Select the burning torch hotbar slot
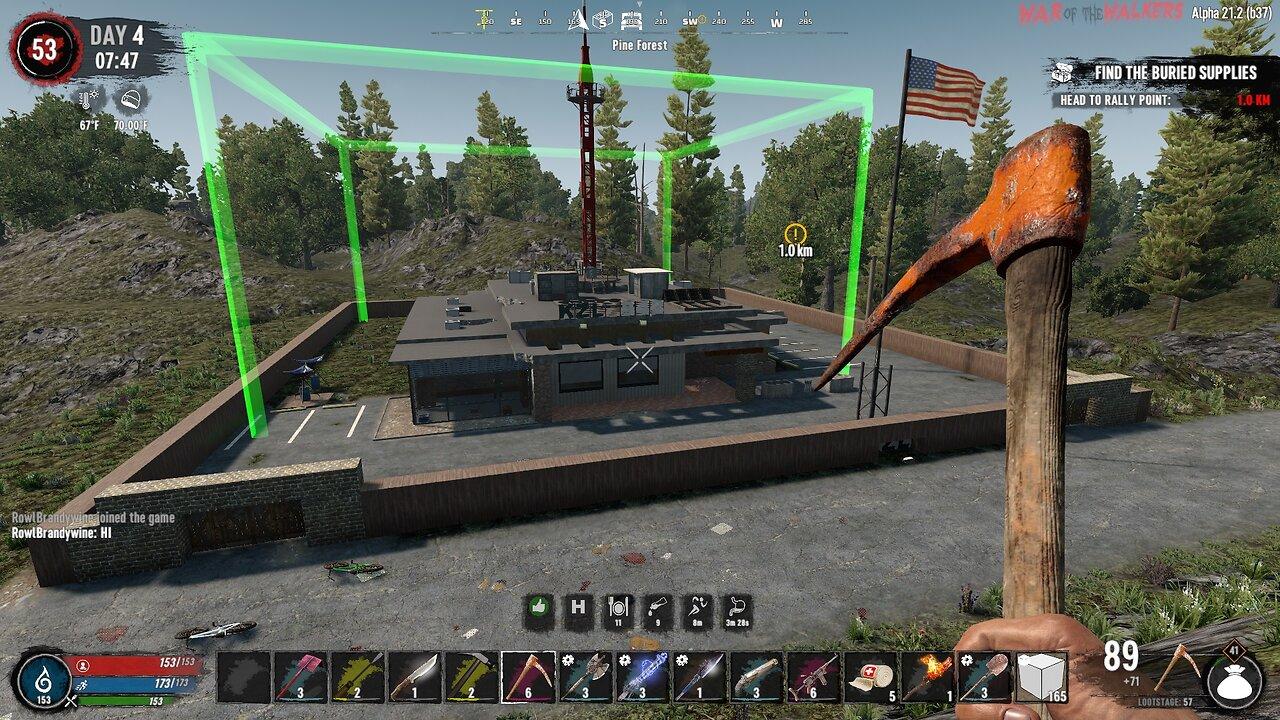Image resolution: width=1280 pixels, height=720 pixels. coord(928,676)
